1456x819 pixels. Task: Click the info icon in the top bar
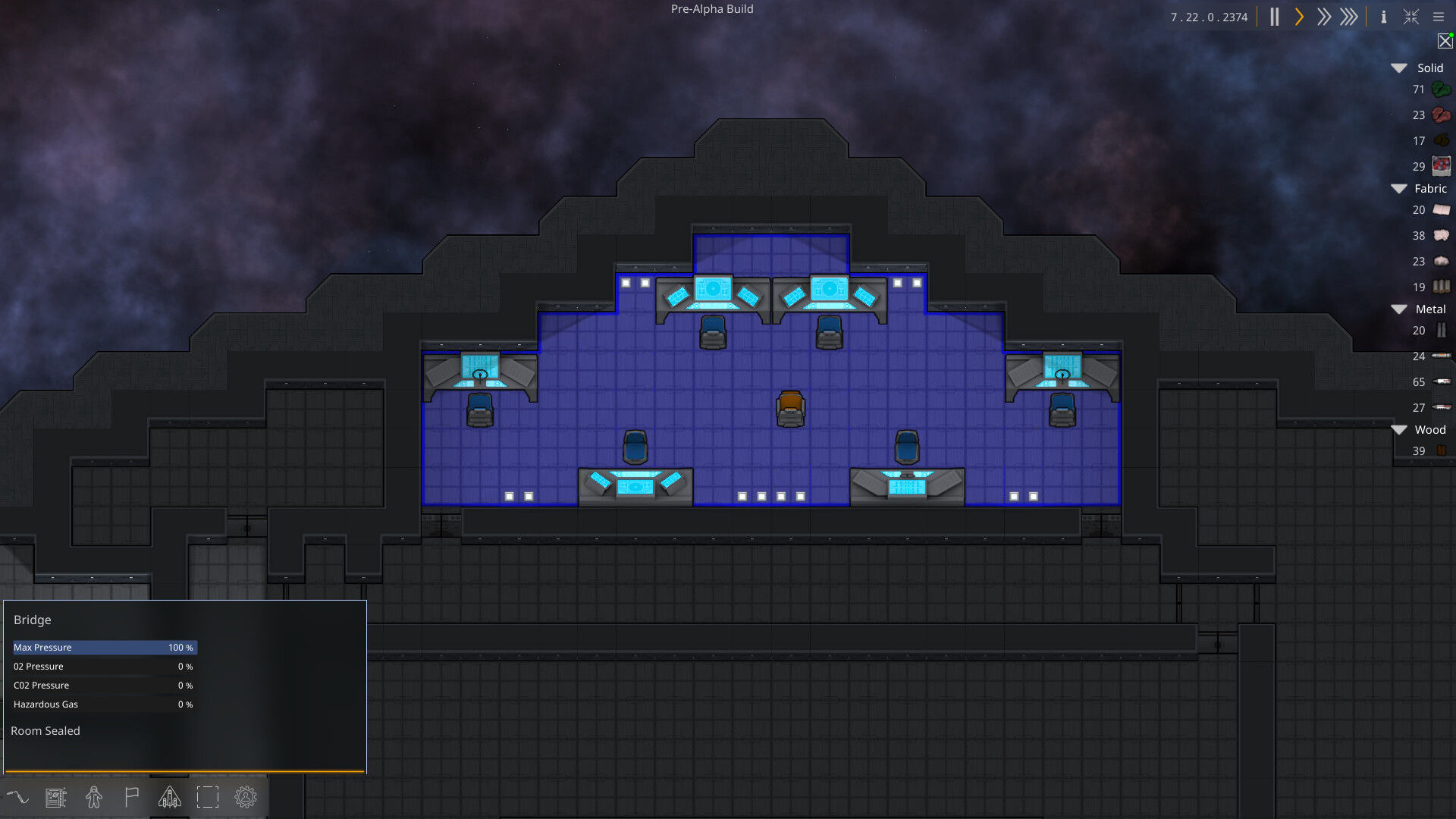click(1383, 17)
